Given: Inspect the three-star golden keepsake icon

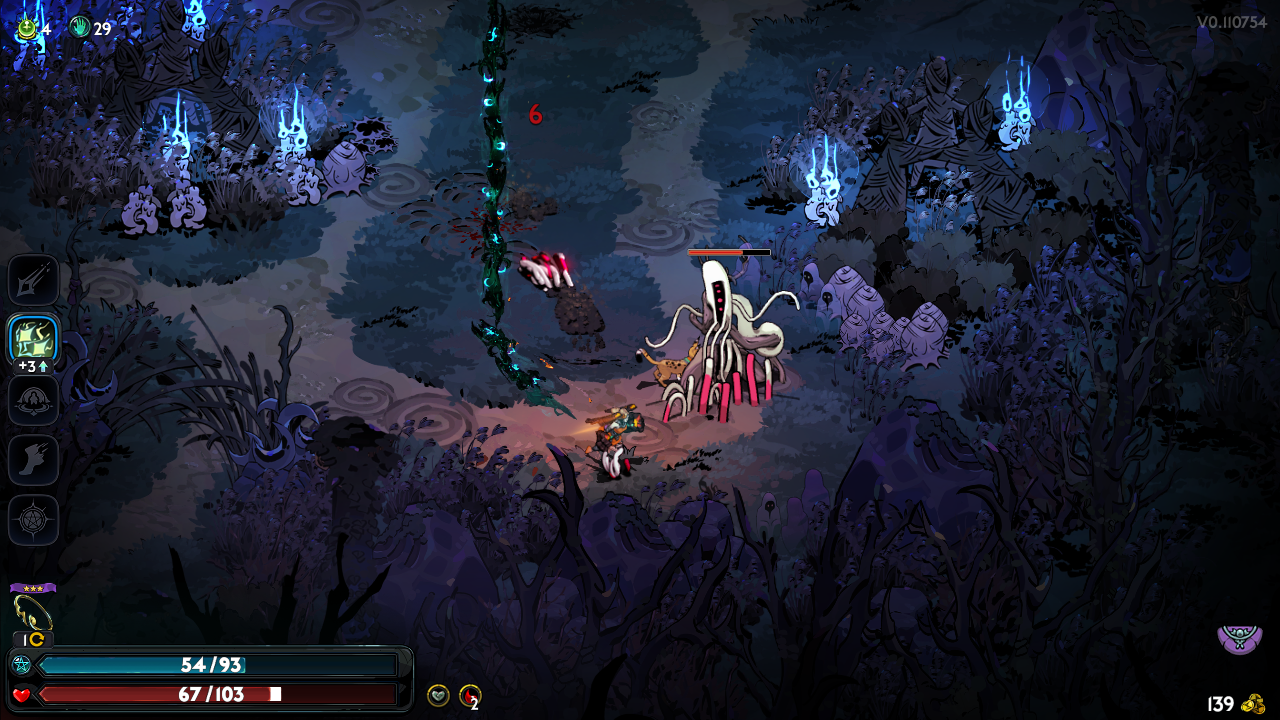Looking at the screenshot, I should click(32, 610).
